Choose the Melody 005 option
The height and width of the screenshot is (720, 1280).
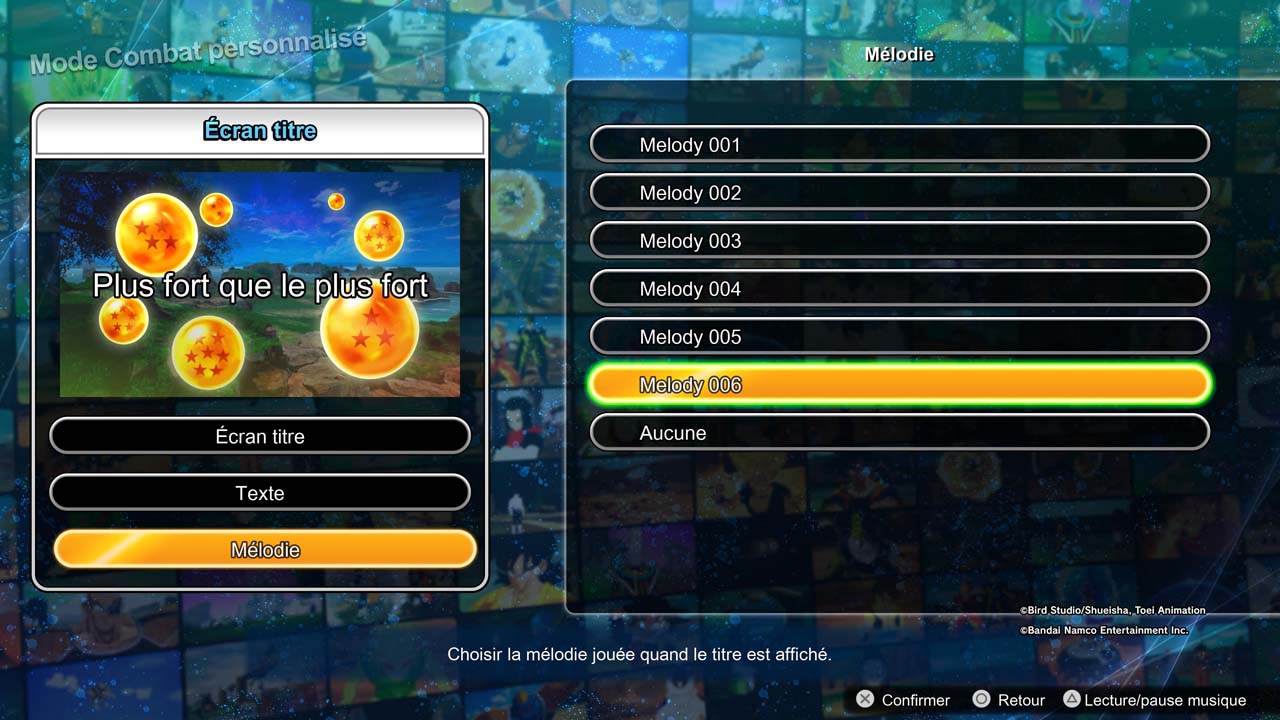click(x=899, y=337)
